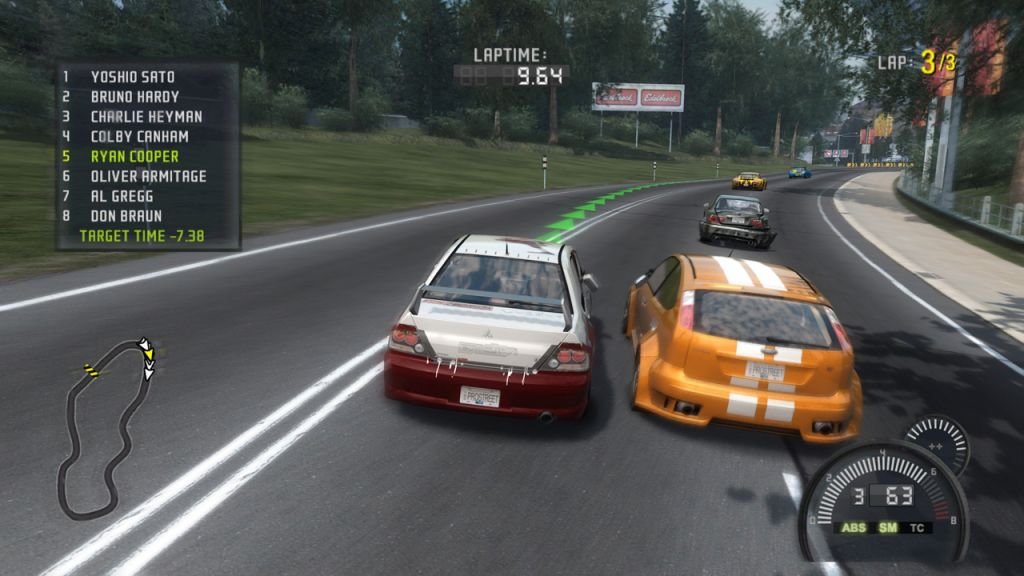
Task: Highlight Ryan Cooper's standings entry
Action: click(x=134, y=157)
